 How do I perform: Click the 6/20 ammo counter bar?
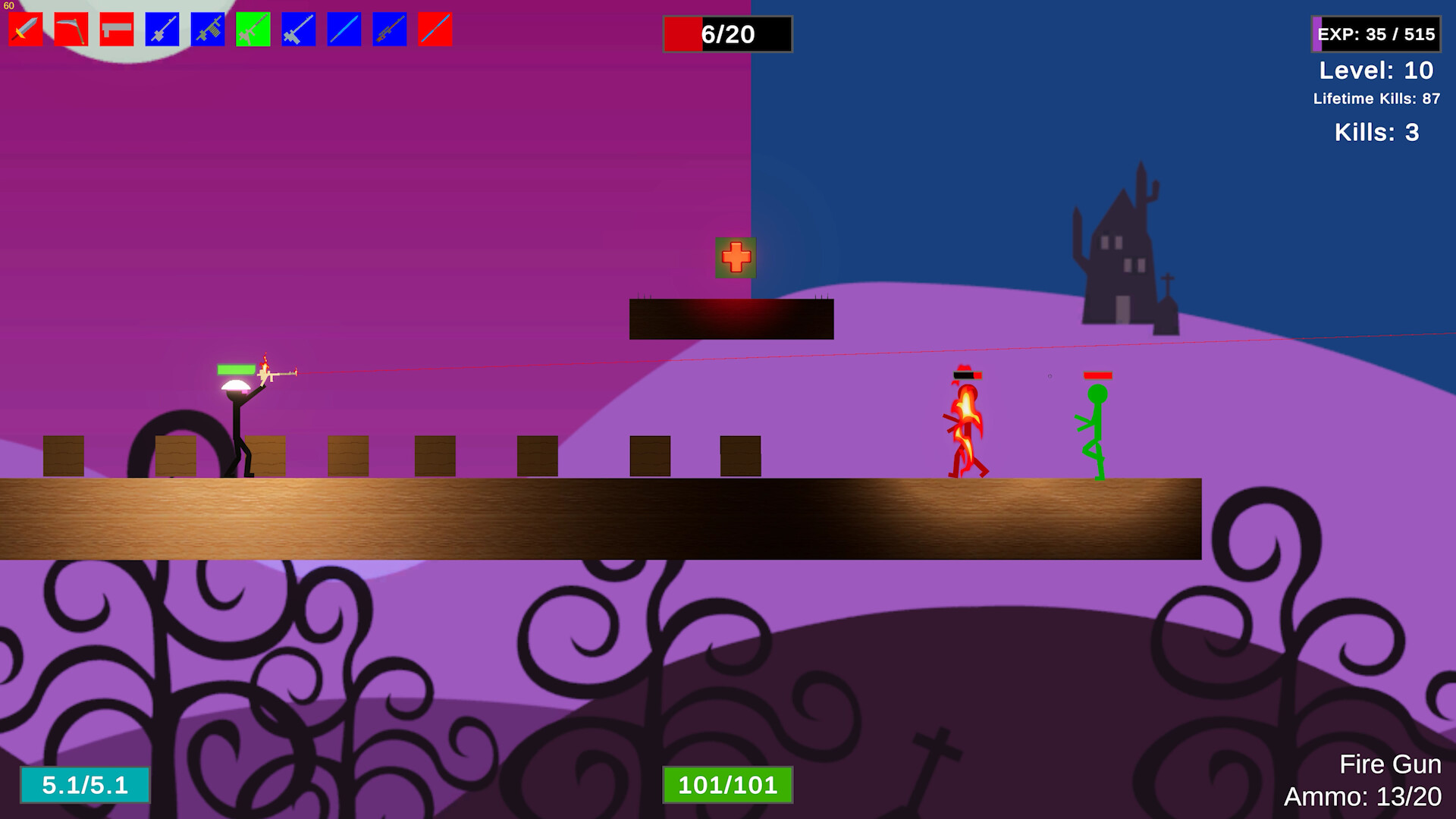[x=726, y=34]
